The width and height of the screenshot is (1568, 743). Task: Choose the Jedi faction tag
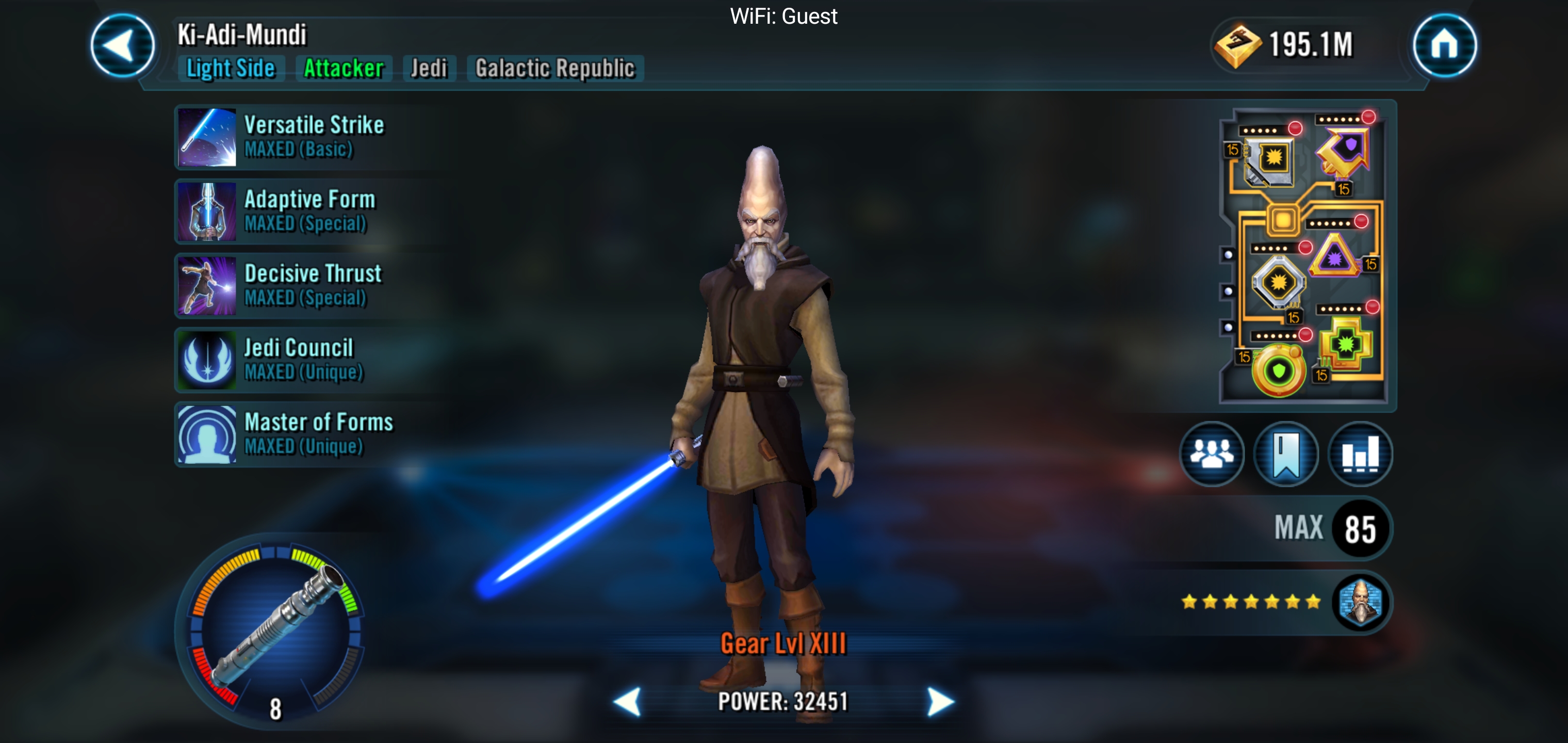pos(429,68)
